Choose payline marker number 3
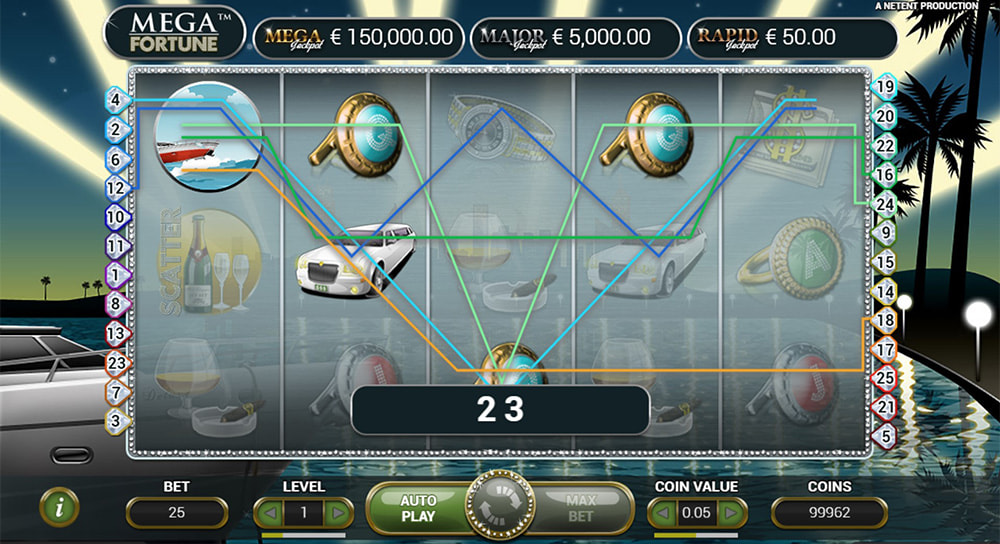This screenshot has height=544, width=1000. point(116,421)
